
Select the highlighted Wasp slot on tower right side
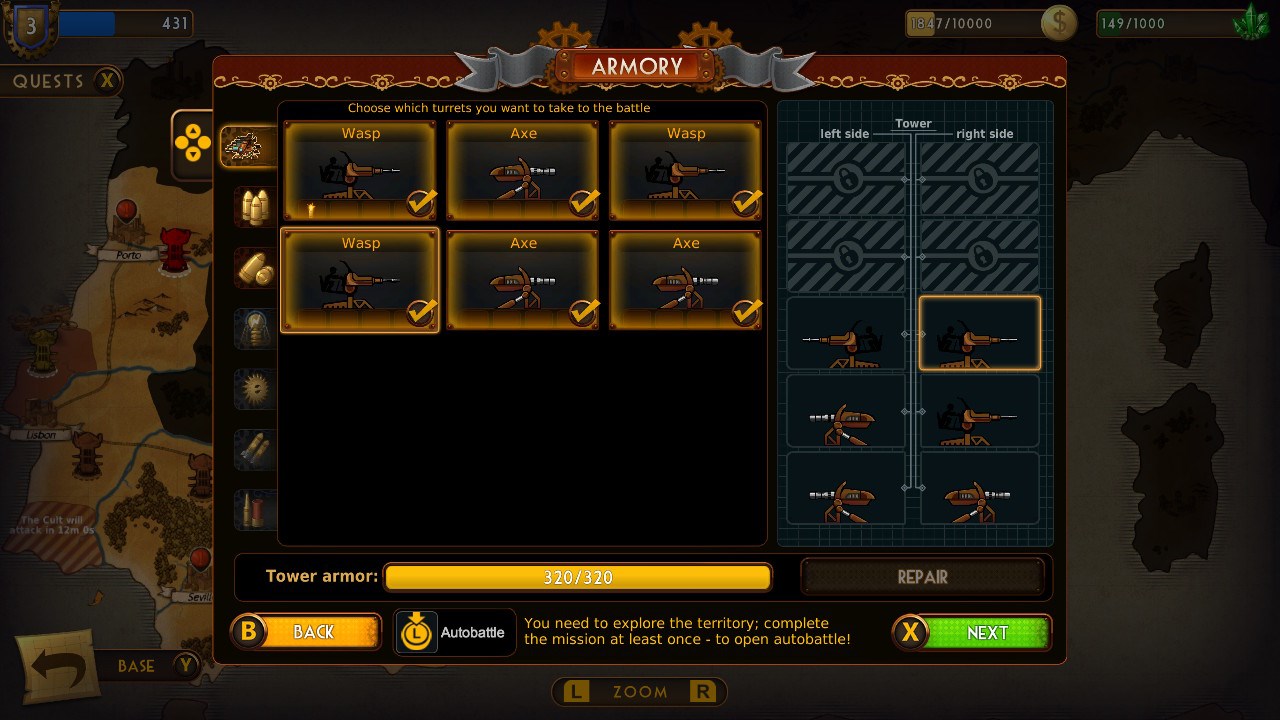pyautogui.click(x=979, y=334)
